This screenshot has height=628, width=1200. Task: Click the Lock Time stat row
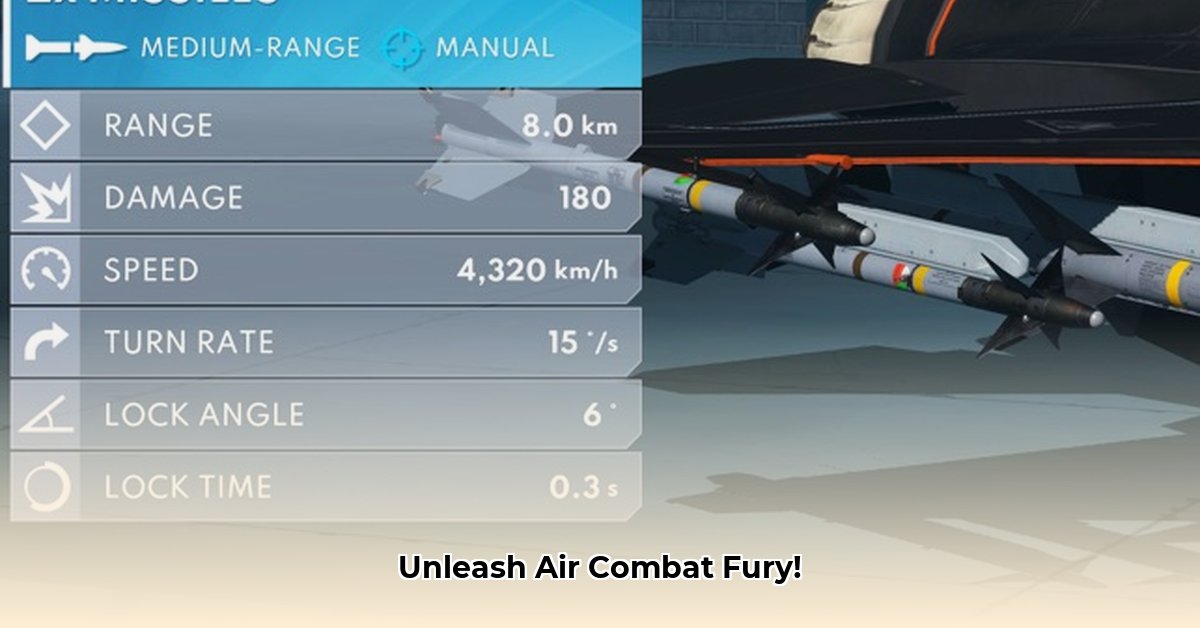click(325, 487)
